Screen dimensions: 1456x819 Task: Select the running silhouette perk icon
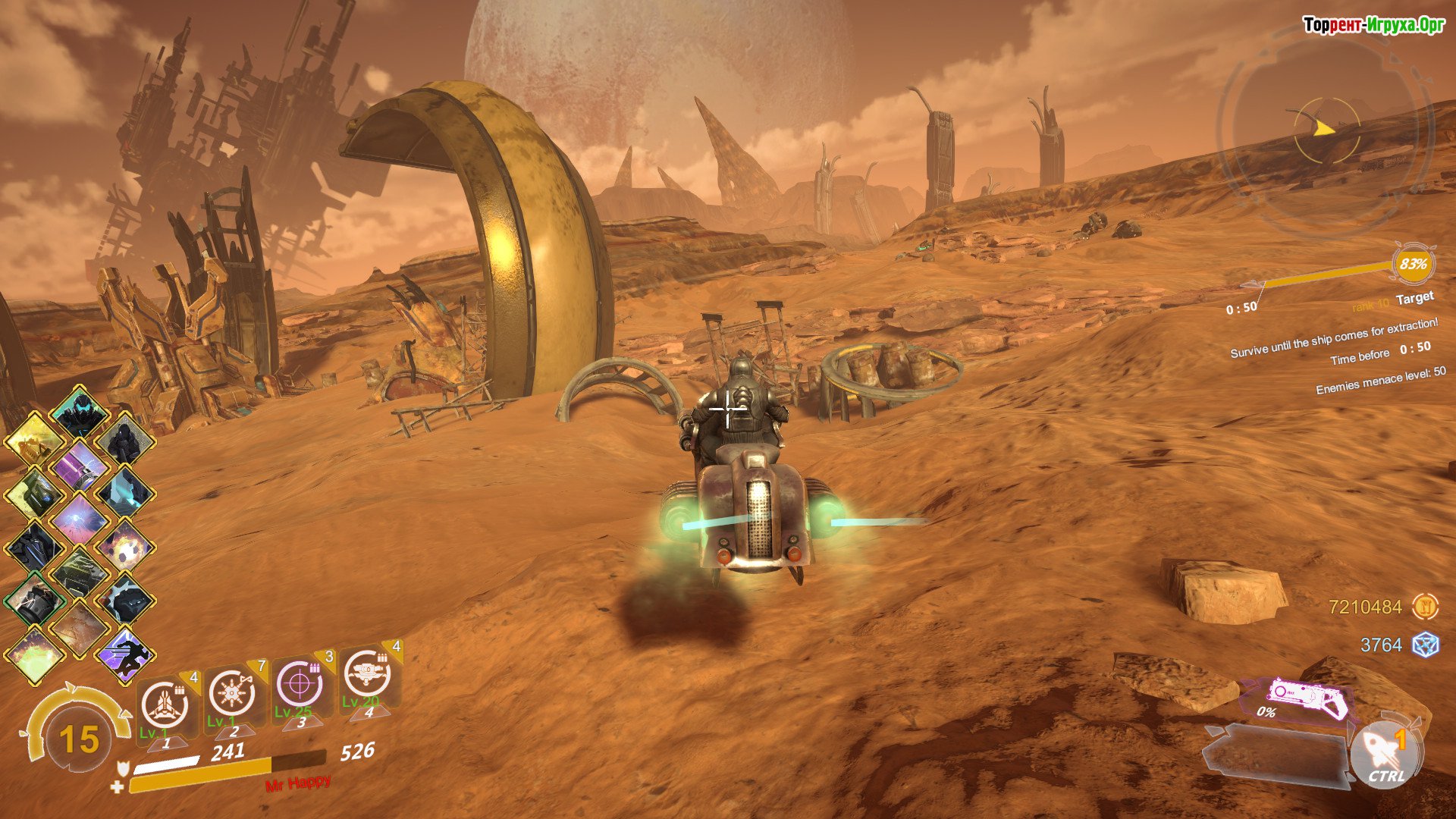125,654
